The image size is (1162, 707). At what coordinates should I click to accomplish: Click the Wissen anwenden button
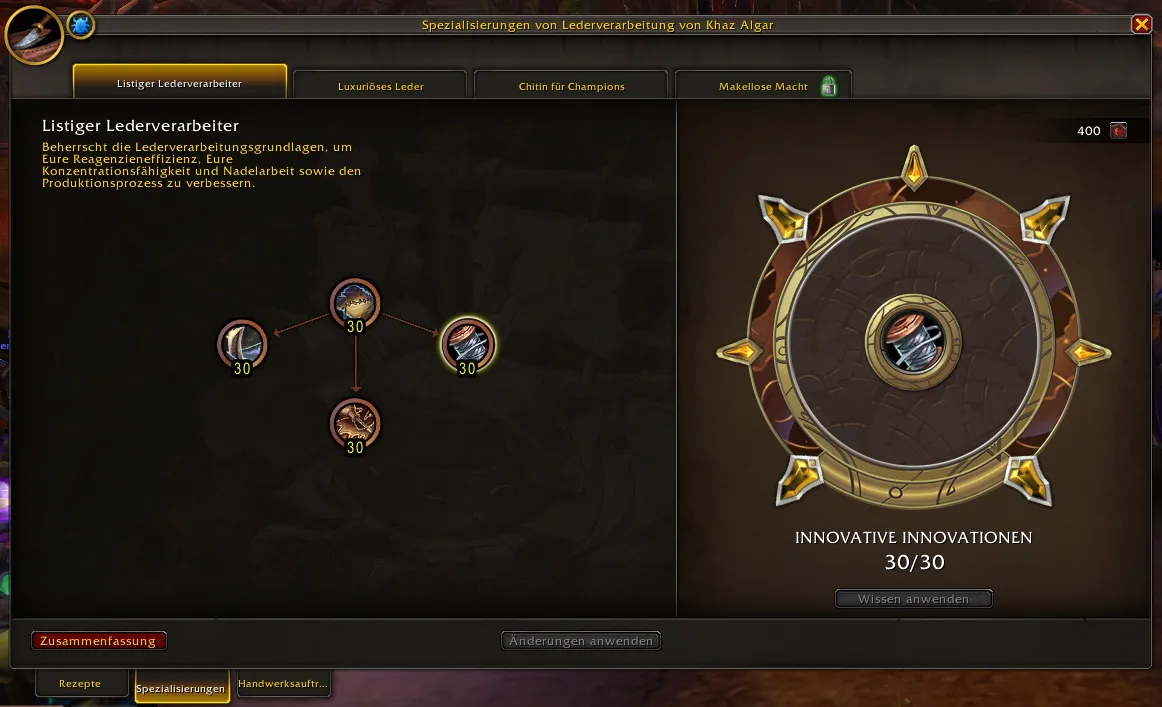(913, 599)
